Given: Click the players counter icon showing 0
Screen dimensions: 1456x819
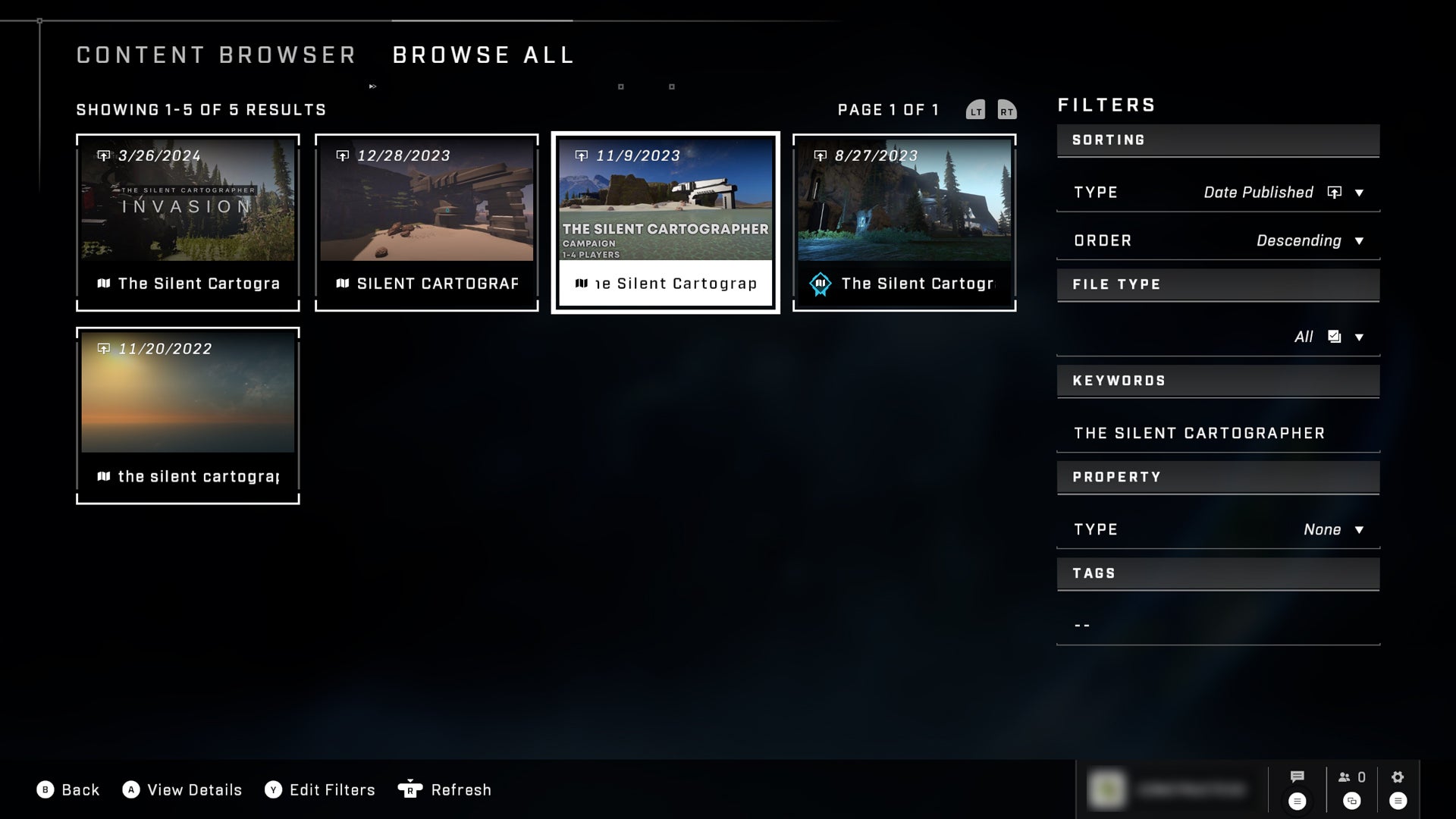Looking at the screenshot, I should pos(1347,777).
